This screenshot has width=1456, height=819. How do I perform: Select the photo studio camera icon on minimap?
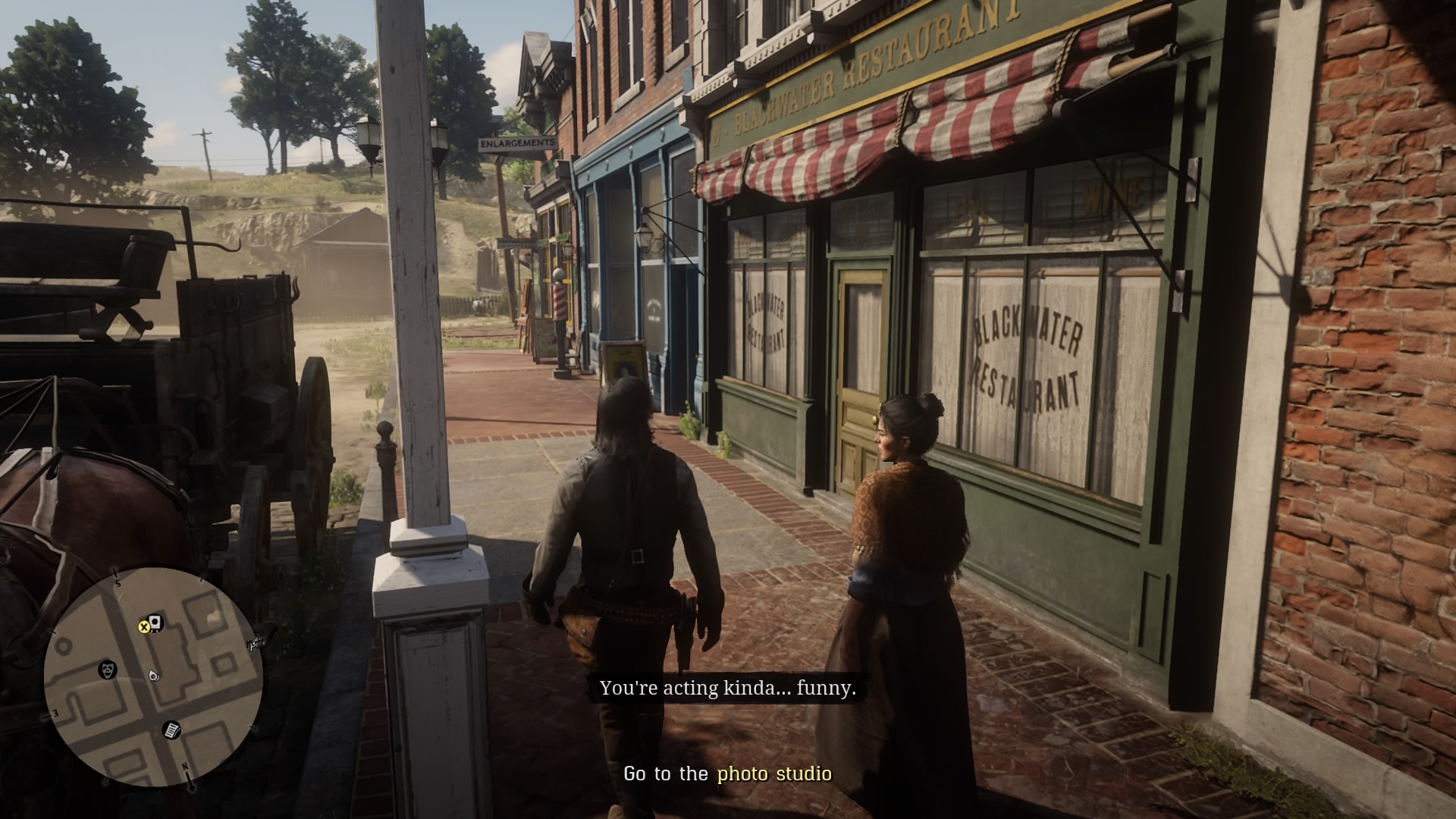pyautogui.click(x=155, y=622)
